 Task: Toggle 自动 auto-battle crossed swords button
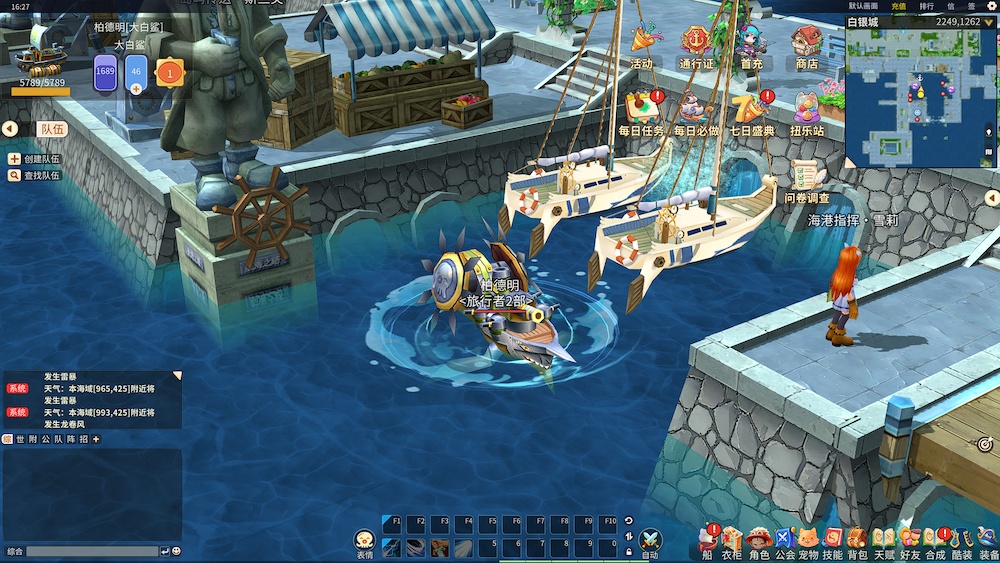[650, 540]
